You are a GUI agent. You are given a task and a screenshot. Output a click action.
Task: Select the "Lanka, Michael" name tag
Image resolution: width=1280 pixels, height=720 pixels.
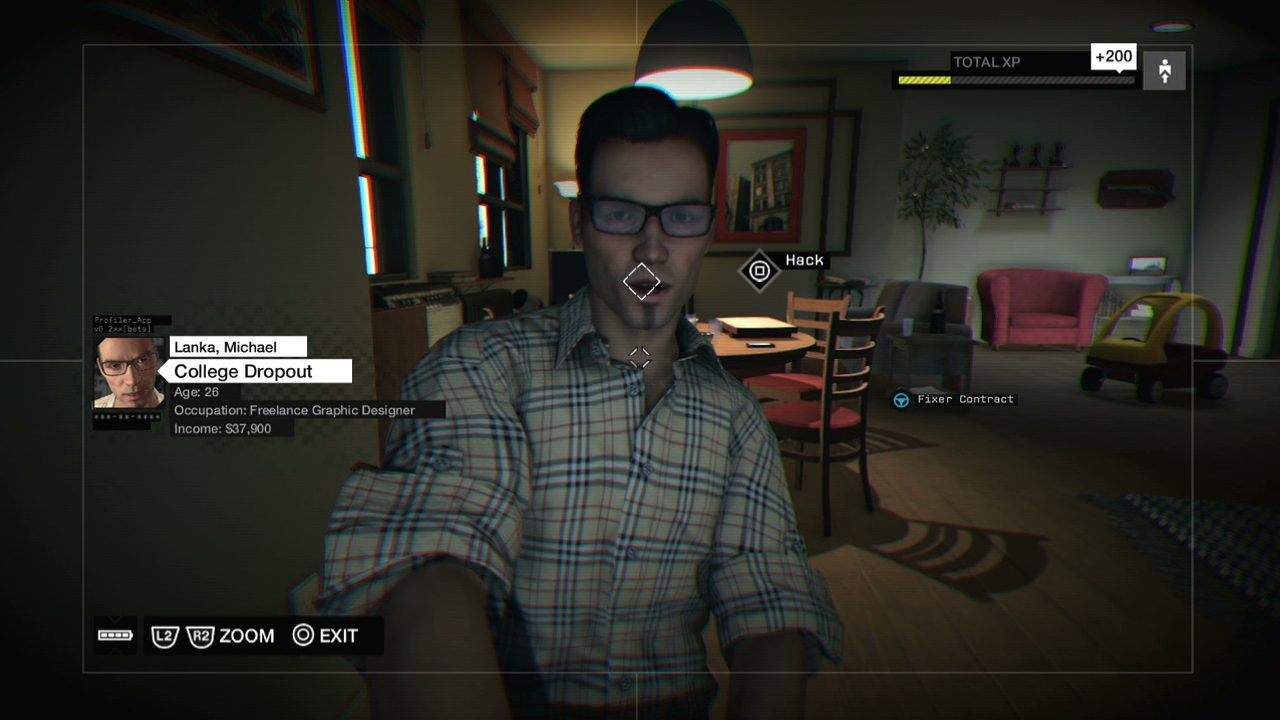click(x=238, y=347)
